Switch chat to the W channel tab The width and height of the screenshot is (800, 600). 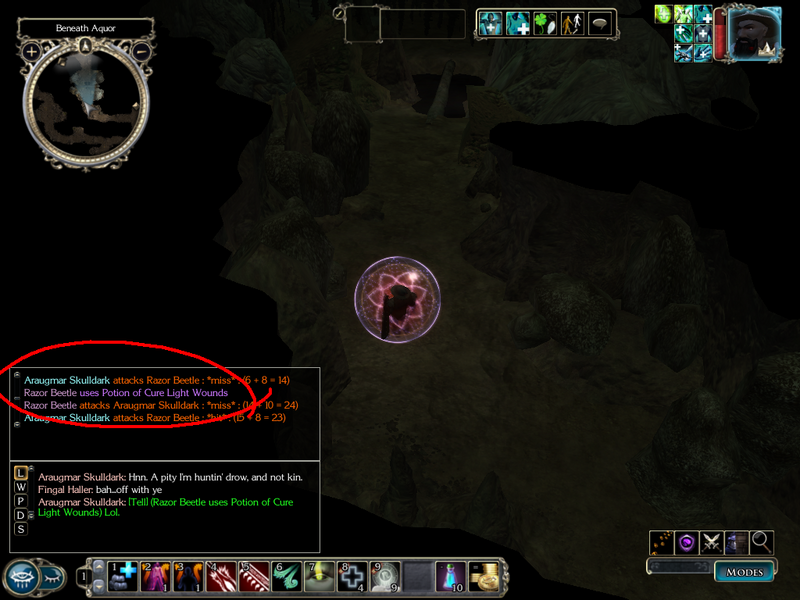pyautogui.click(x=21, y=487)
